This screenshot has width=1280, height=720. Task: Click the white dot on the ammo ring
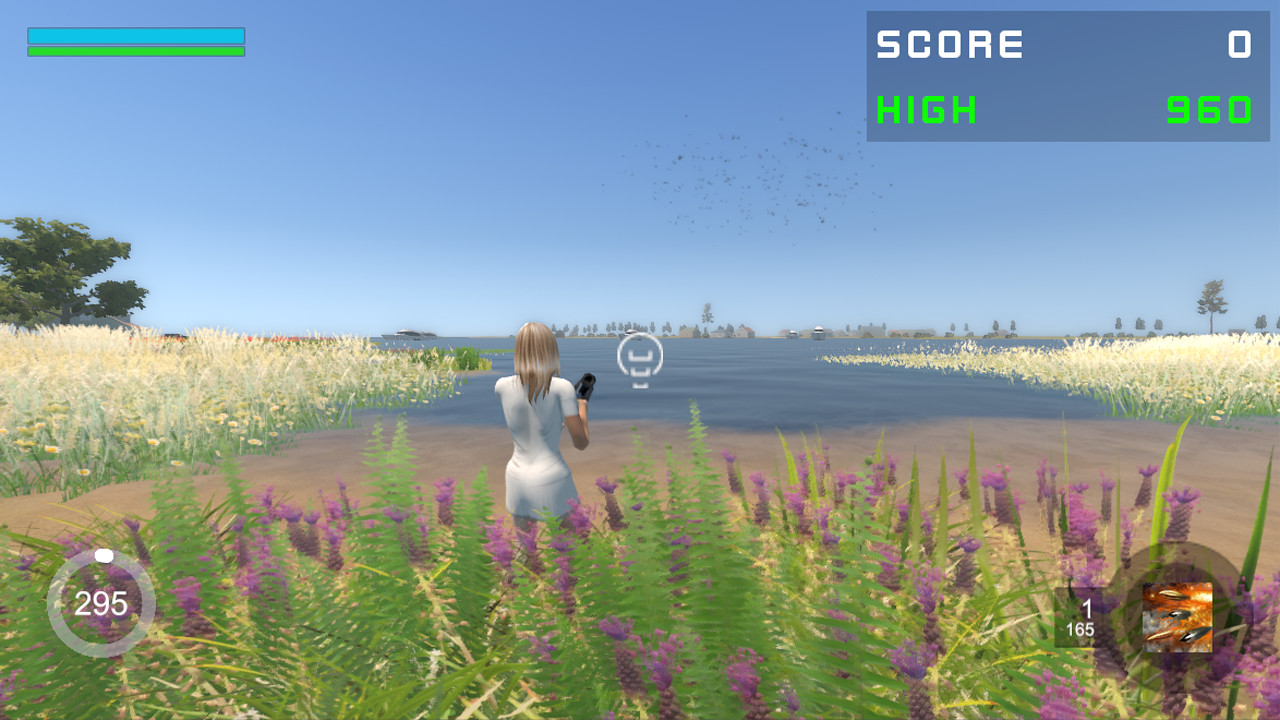coord(103,557)
